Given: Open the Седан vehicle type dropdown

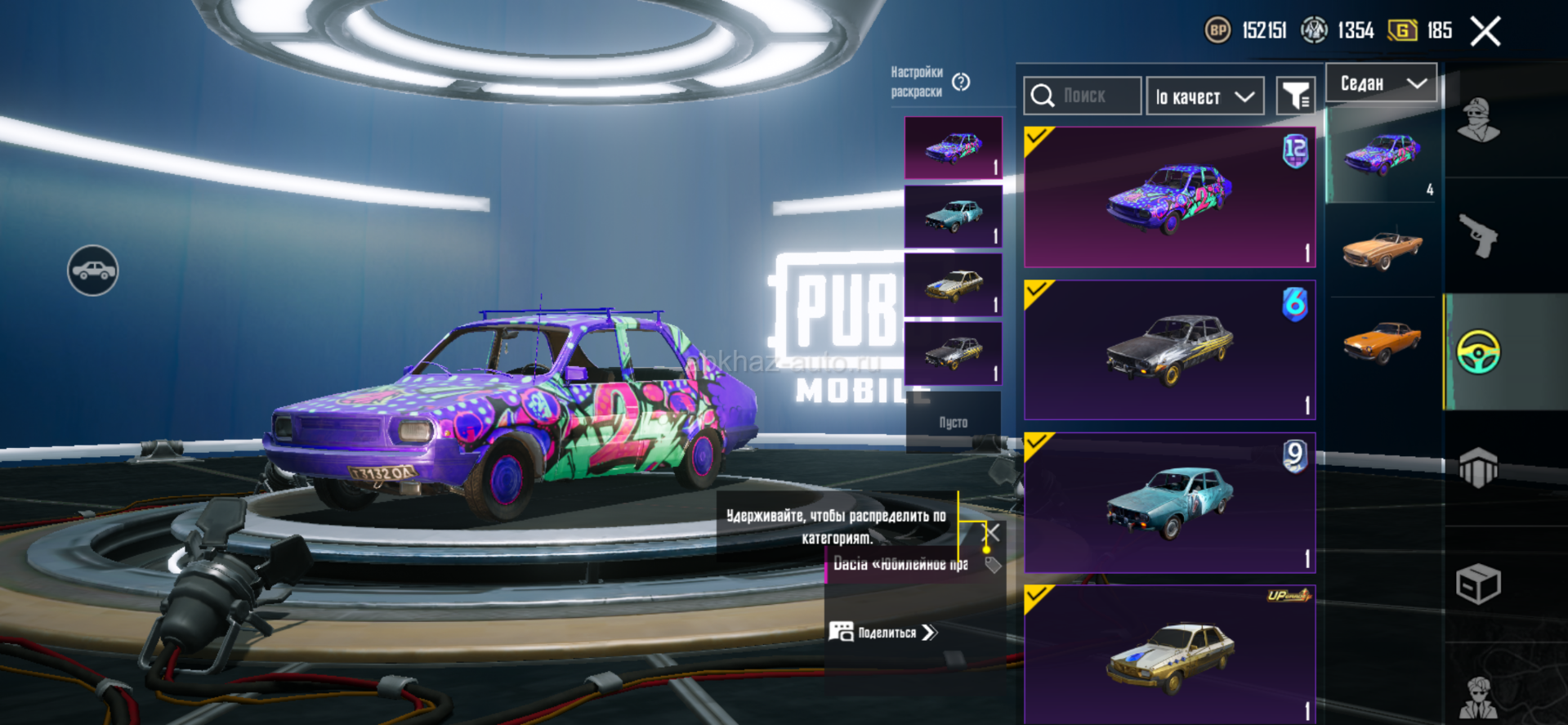Looking at the screenshot, I should pos(1381,83).
